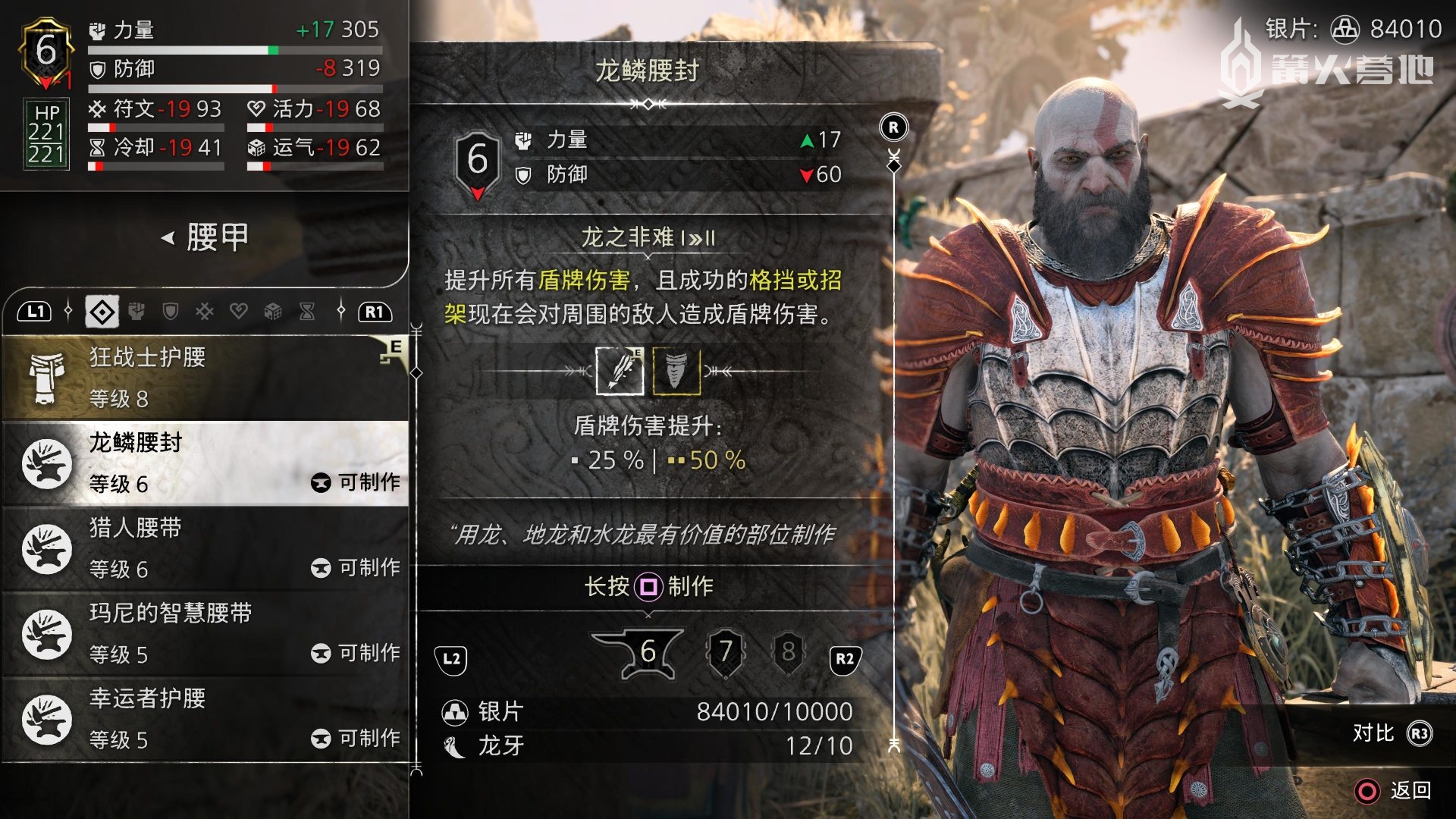Select 猎人腰带 from the armor list
Viewport: 1456px width, 819px height.
pyautogui.click(x=205, y=548)
